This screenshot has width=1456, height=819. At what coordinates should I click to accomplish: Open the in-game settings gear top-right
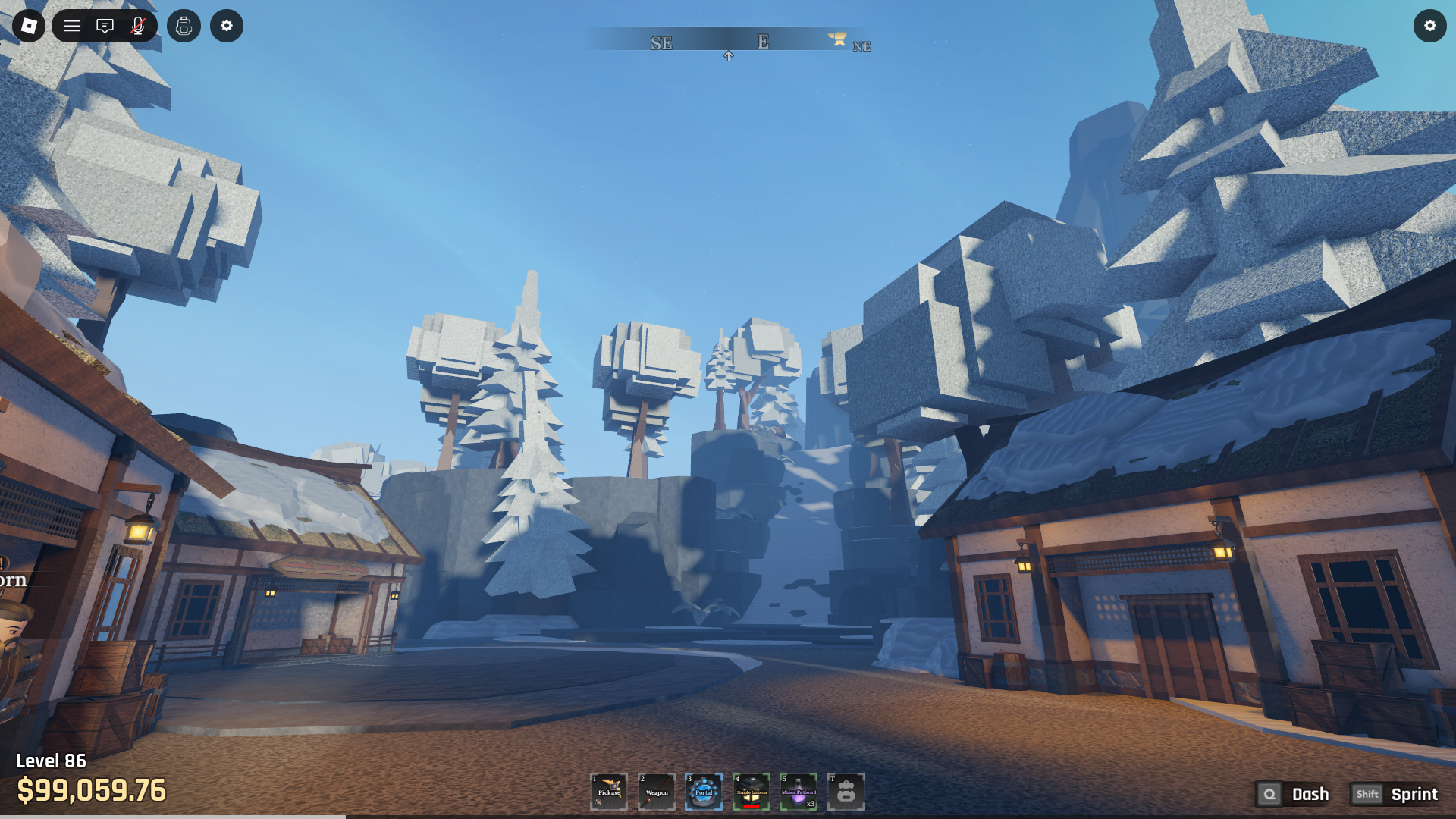coord(1429,26)
